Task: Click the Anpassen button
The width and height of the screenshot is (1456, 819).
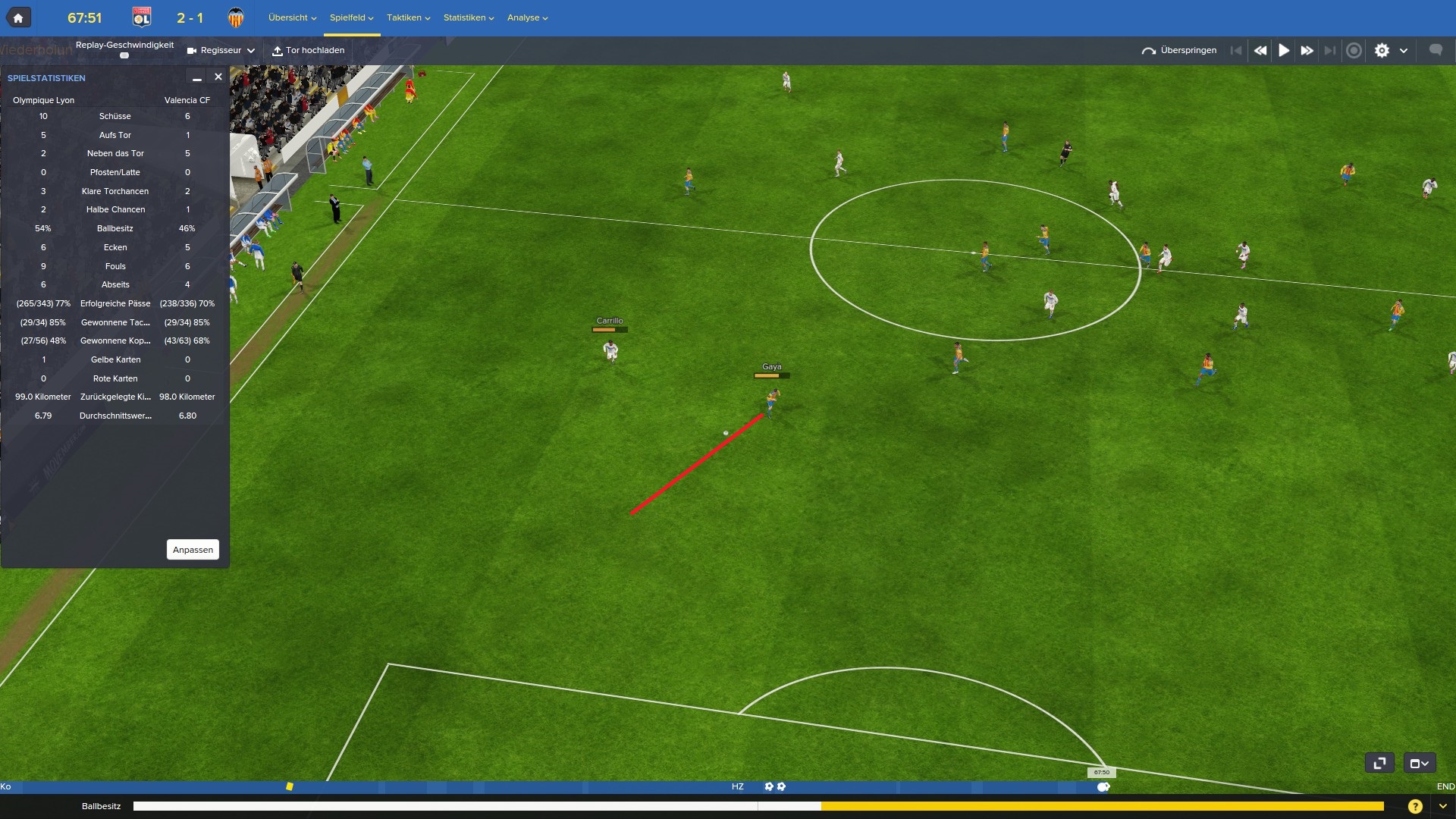Action: [x=193, y=550]
